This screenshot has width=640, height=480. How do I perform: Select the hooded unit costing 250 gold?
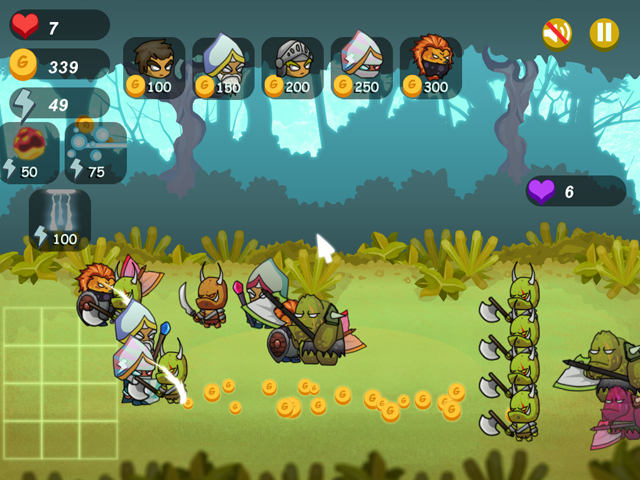coord(361,67)
